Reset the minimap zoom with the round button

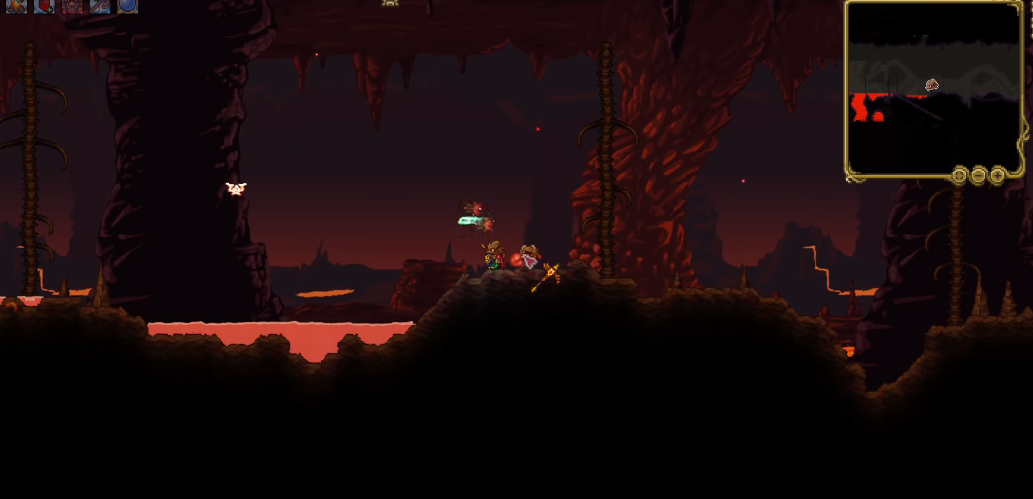pyautogui.click(x=960, y=176)
